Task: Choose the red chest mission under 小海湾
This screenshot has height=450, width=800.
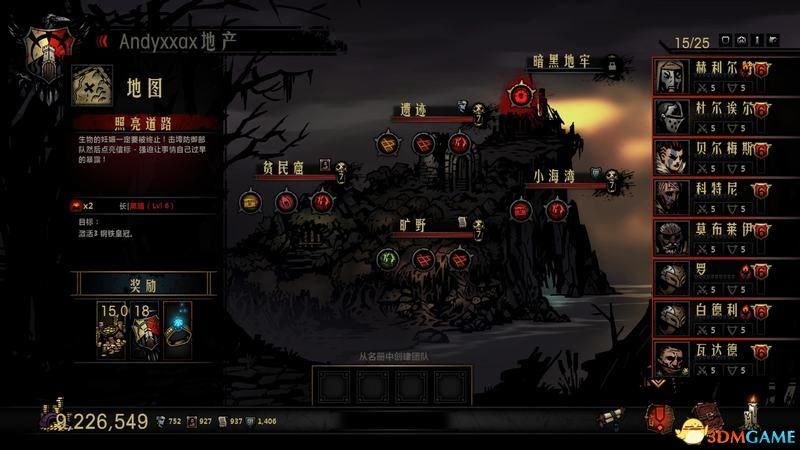Action: tap(521, 210)
